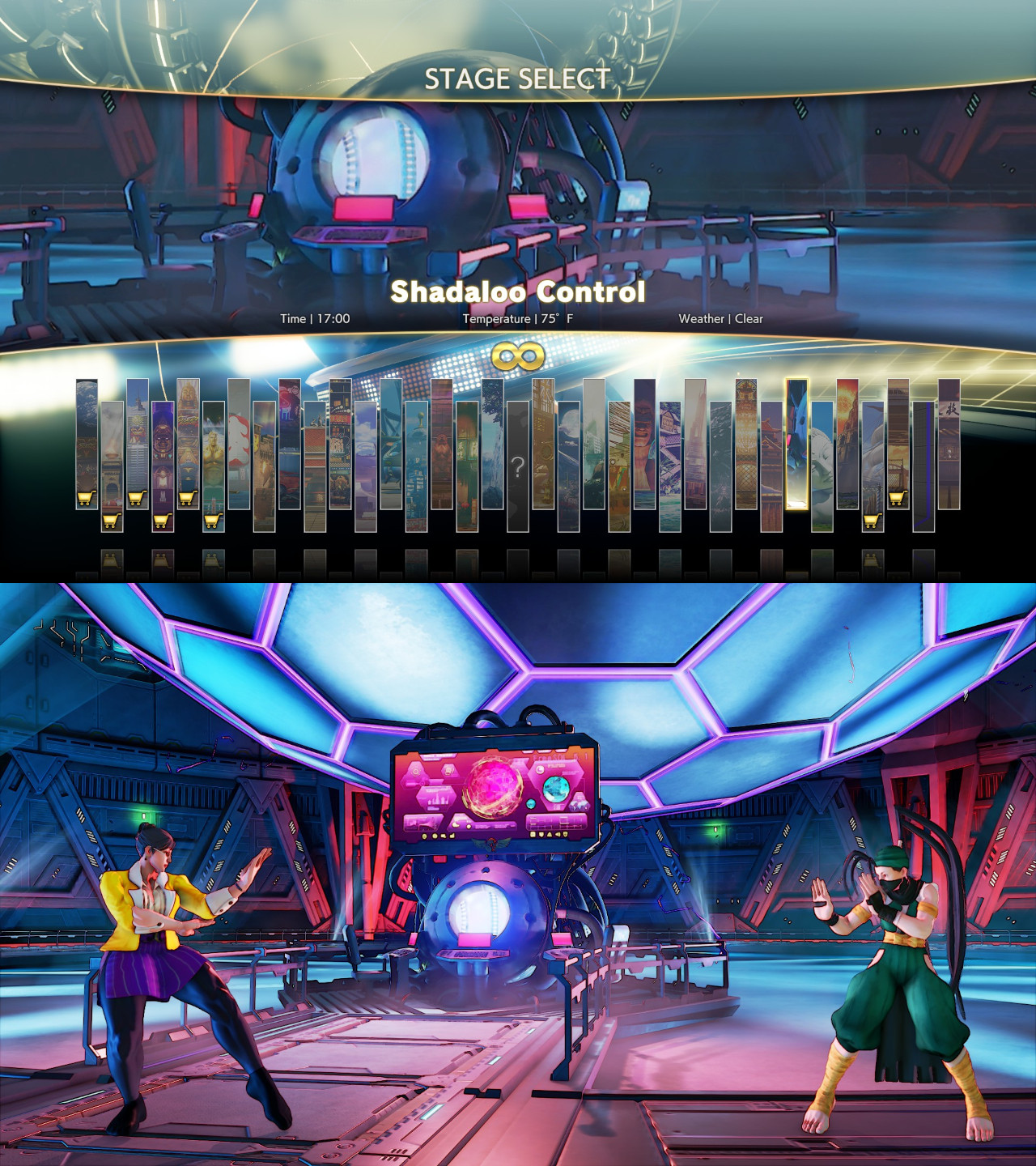Click the Time | 17:00 info label
1036x1166 pixels.
314,319
